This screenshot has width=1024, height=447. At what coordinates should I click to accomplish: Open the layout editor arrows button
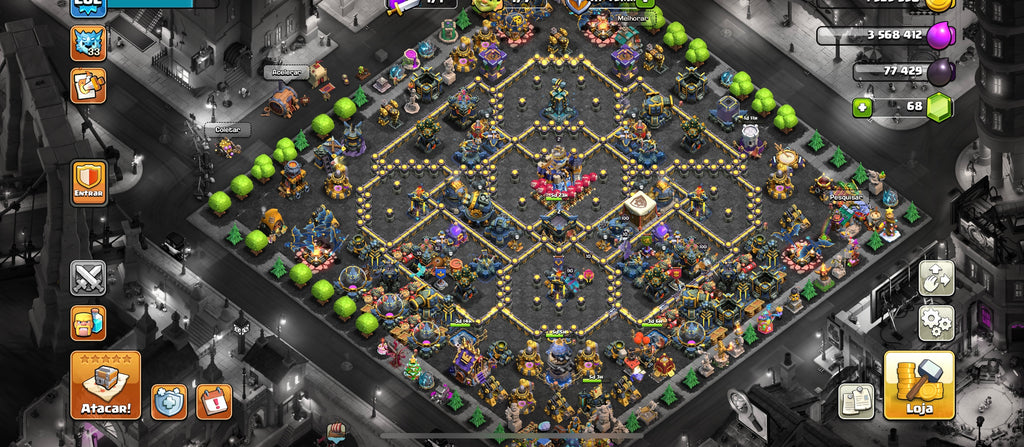[937, 278]
